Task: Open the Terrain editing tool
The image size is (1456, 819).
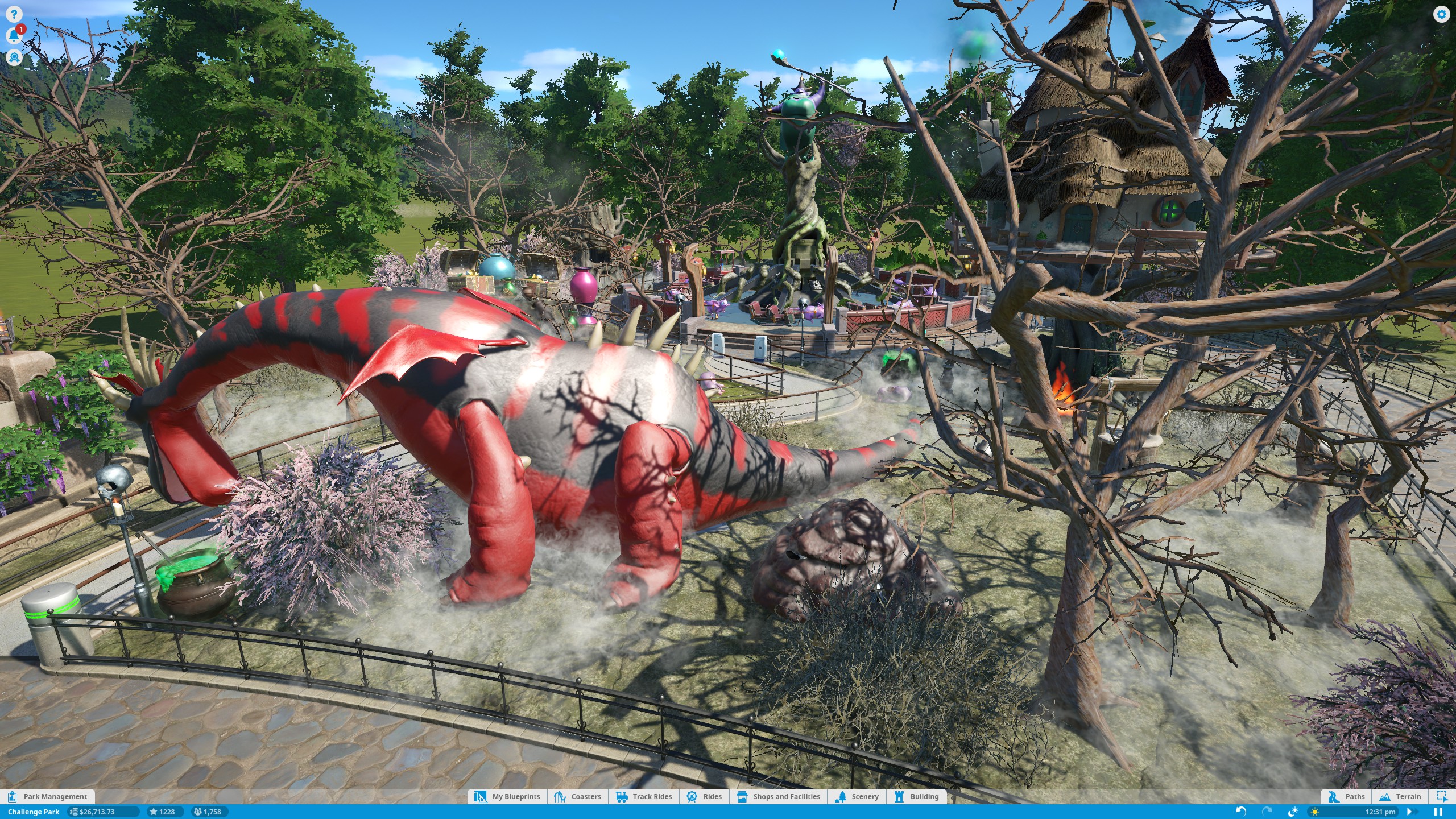Action: tap(1400, 796)
